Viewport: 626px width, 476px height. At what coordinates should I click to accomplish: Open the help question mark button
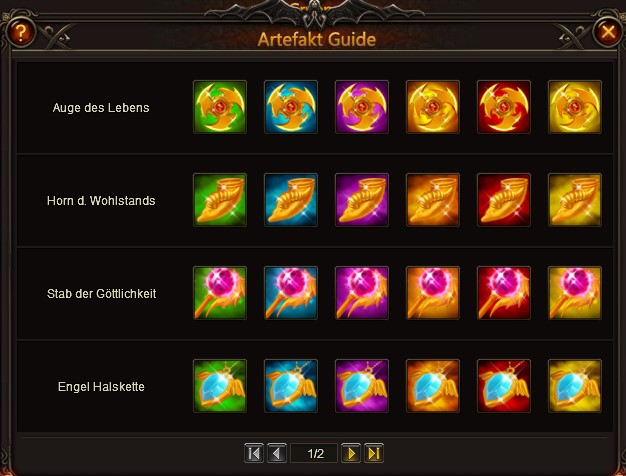tap(21, 32)
